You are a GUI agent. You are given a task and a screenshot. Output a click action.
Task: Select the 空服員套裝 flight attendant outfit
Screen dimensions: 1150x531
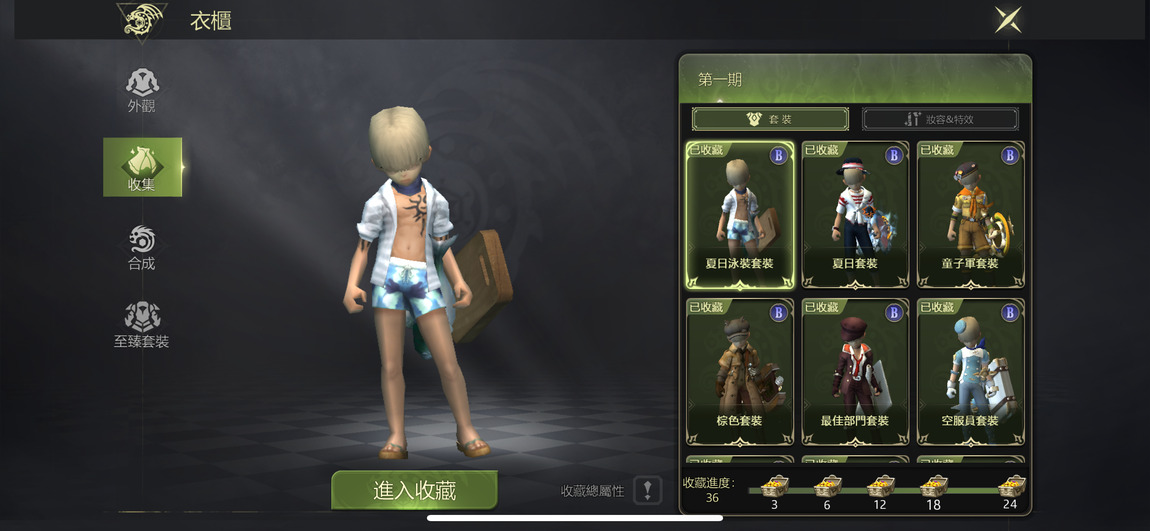click(970, 371)
